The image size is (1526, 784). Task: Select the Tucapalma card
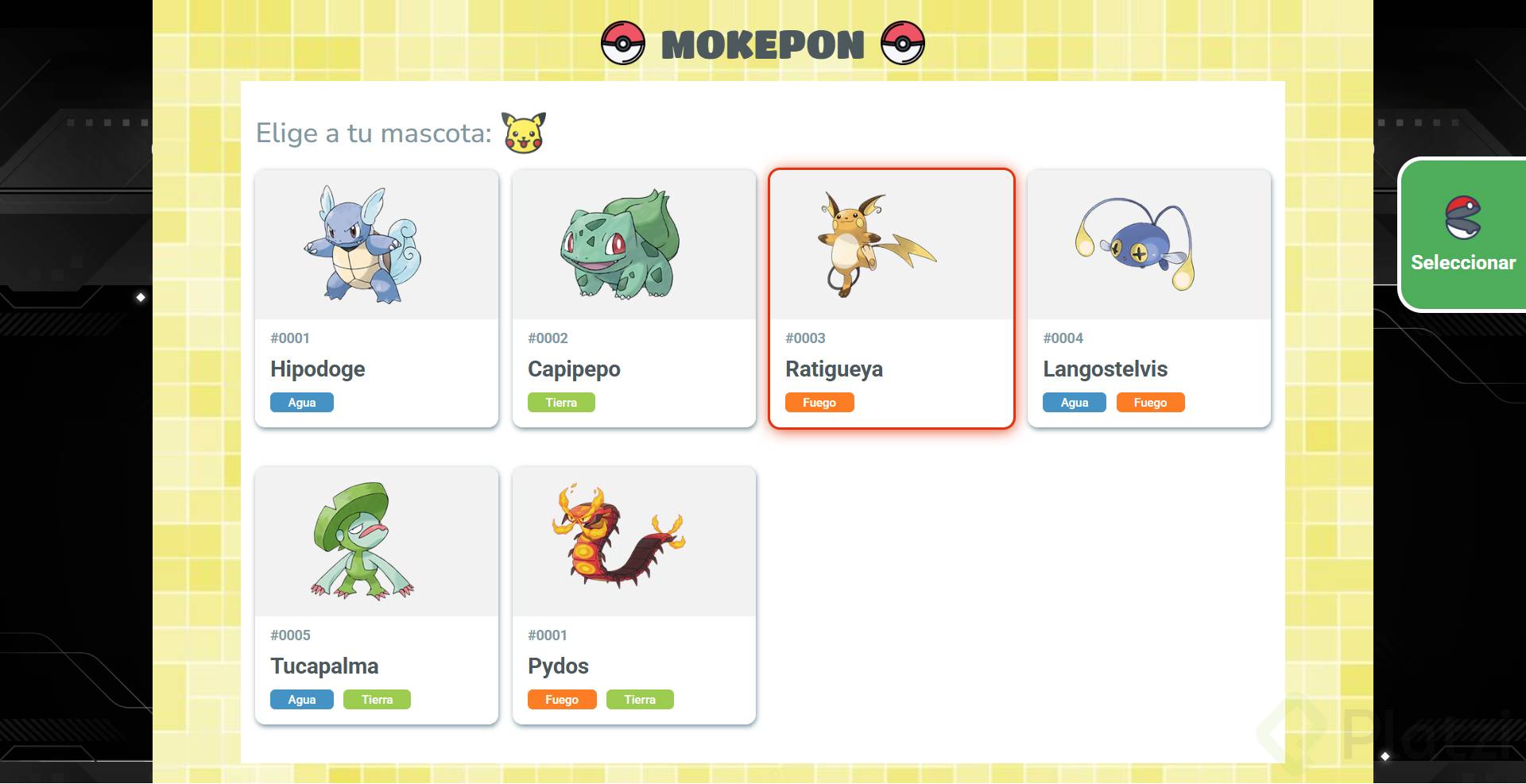(377, 596)
